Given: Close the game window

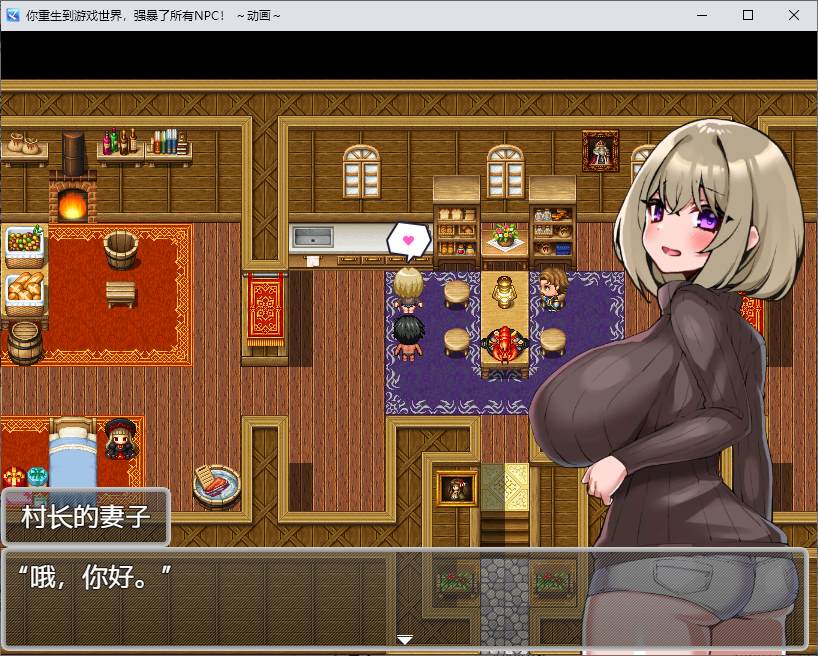Looking at the screenshot, I should point(794,15).
